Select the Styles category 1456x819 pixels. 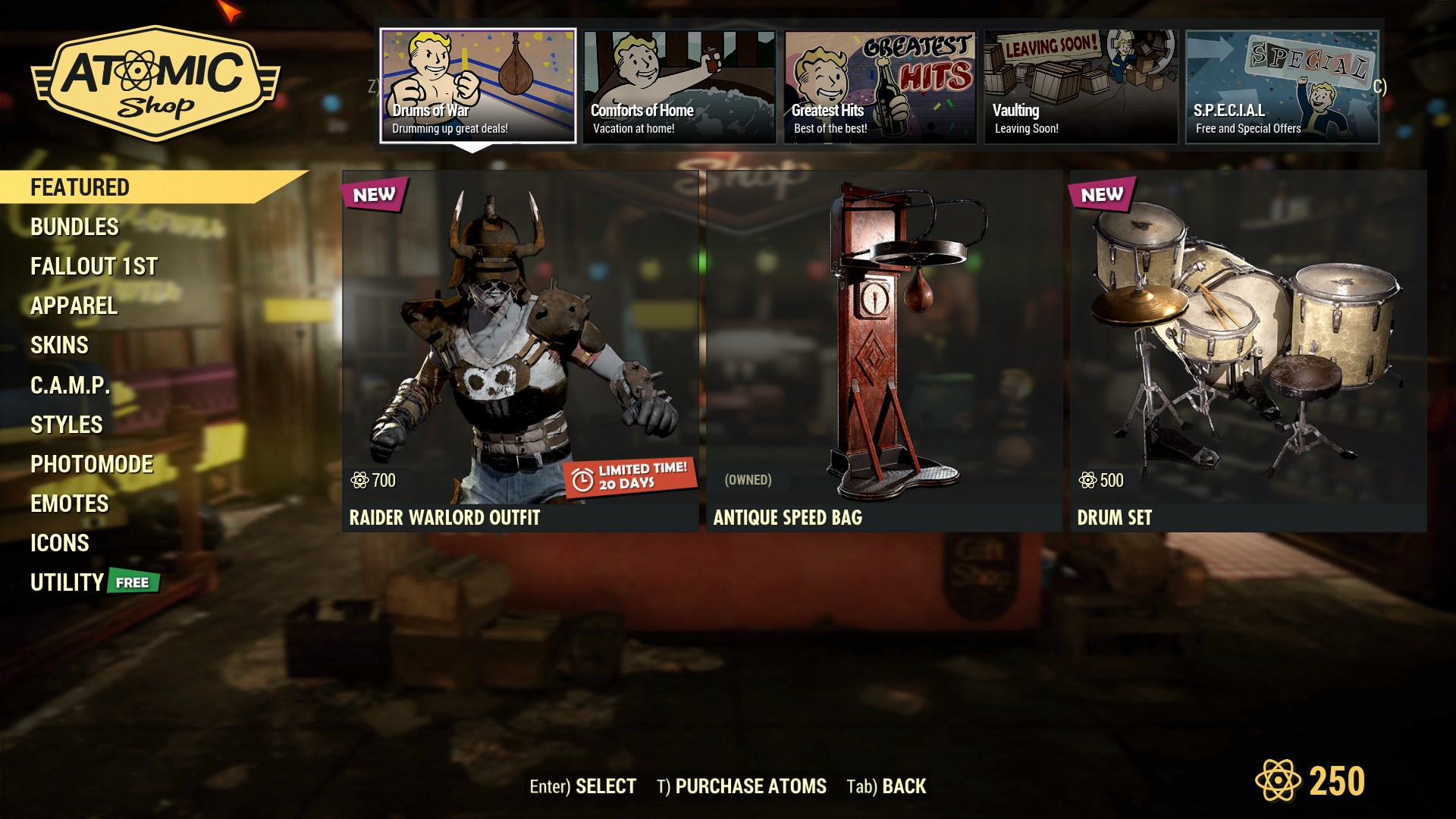click(66, 425)
